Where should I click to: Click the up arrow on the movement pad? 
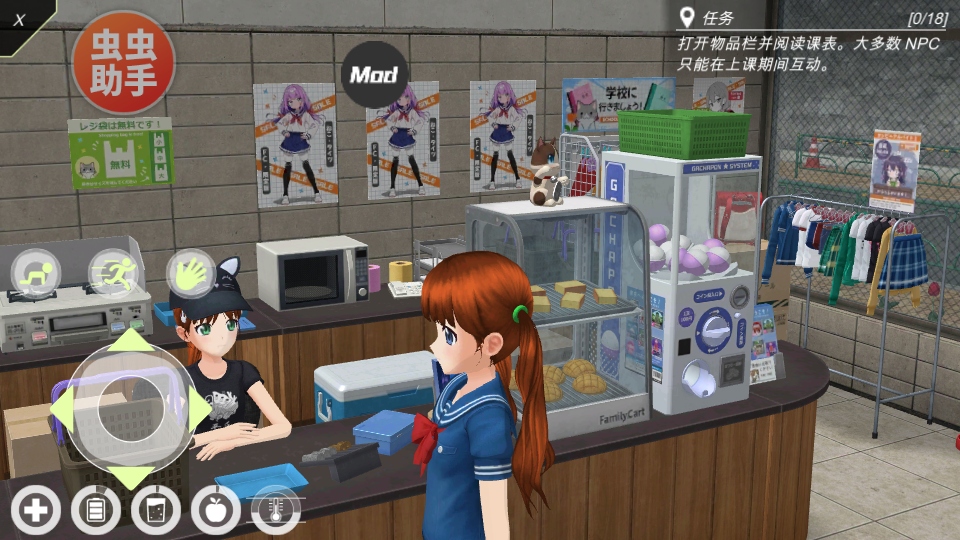click(130, 340)
